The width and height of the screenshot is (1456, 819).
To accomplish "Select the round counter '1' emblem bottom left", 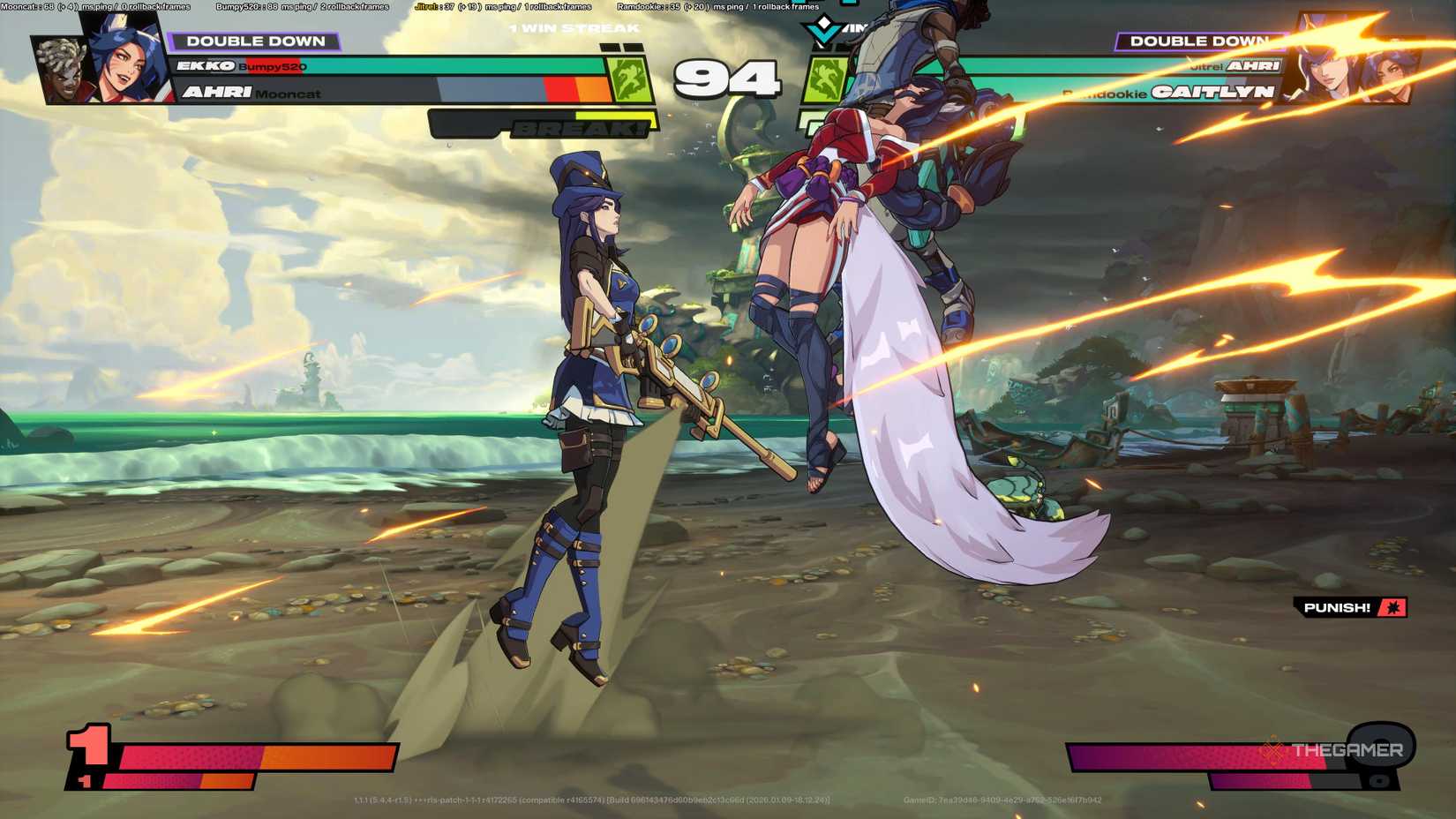I will point(88,748).
